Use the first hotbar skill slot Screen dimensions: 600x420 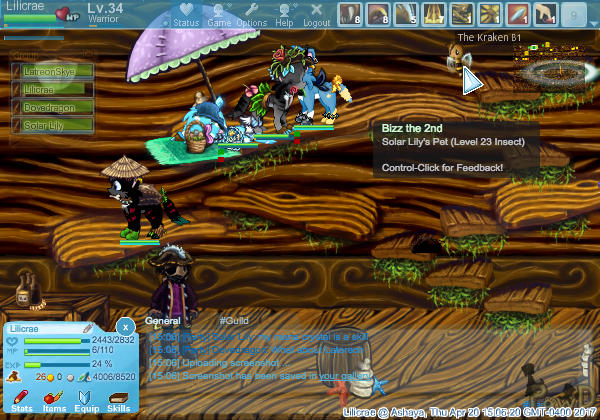349,14
